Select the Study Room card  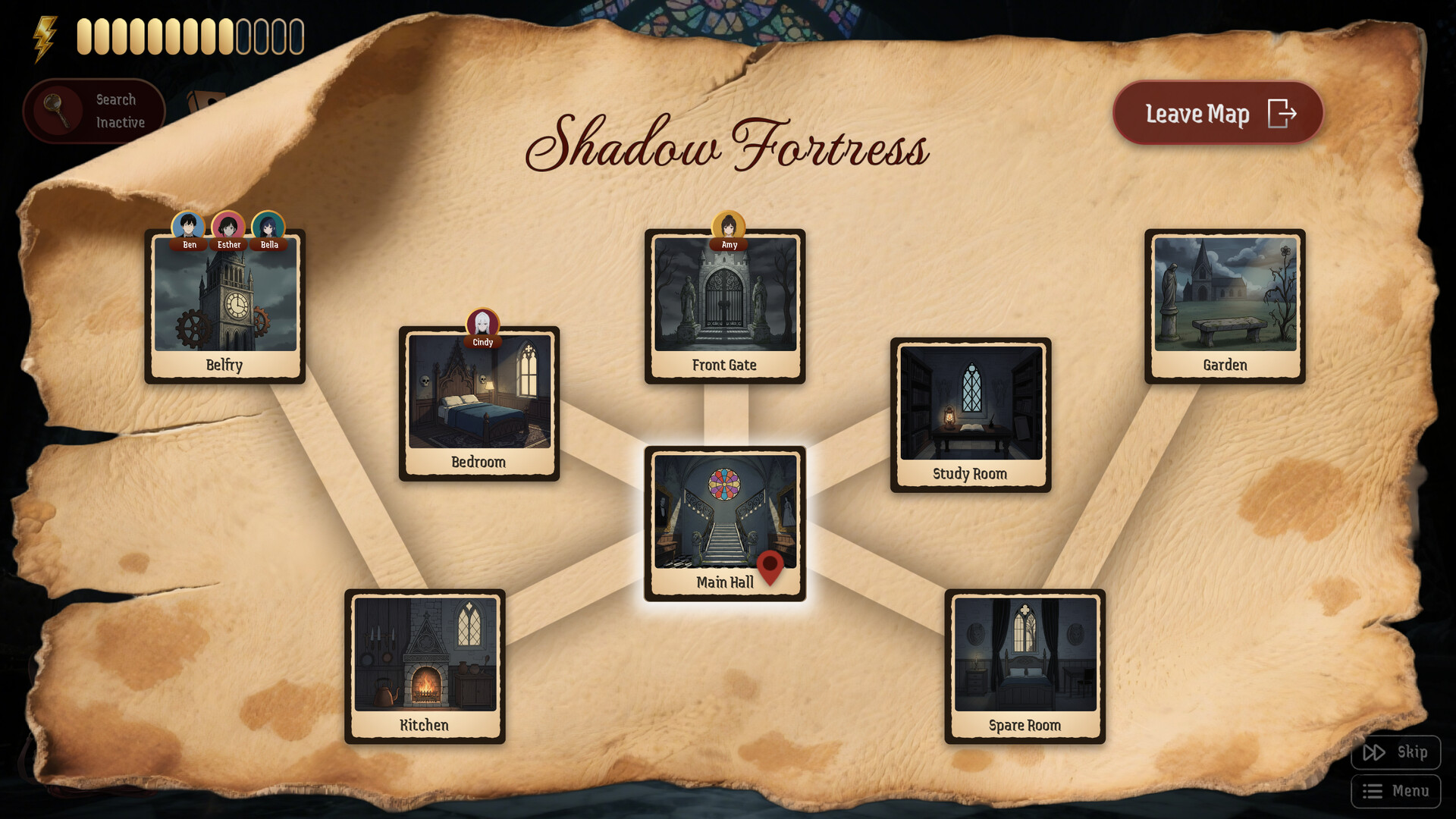971,413
